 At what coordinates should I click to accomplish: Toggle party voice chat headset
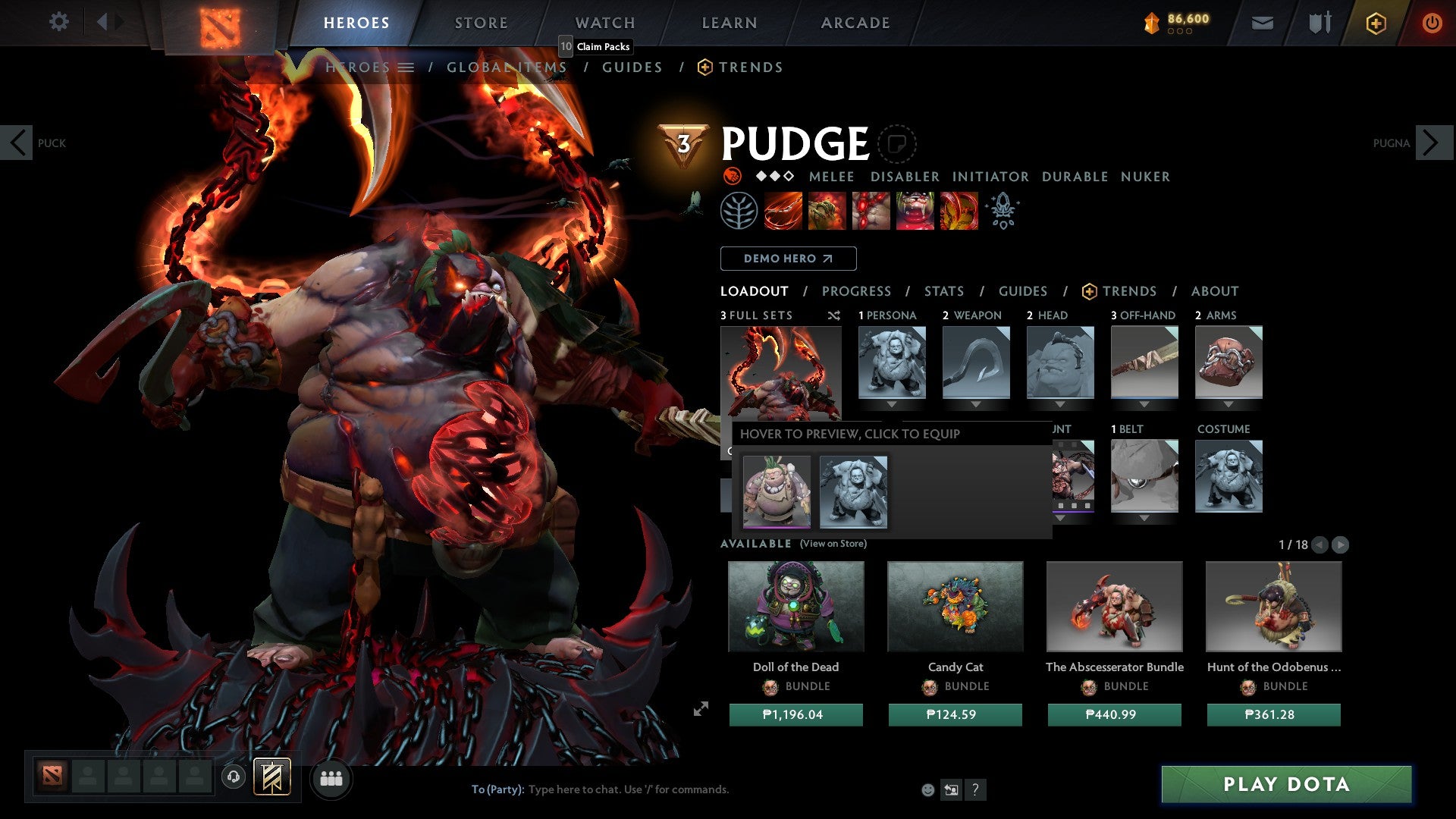click(232, 778)
